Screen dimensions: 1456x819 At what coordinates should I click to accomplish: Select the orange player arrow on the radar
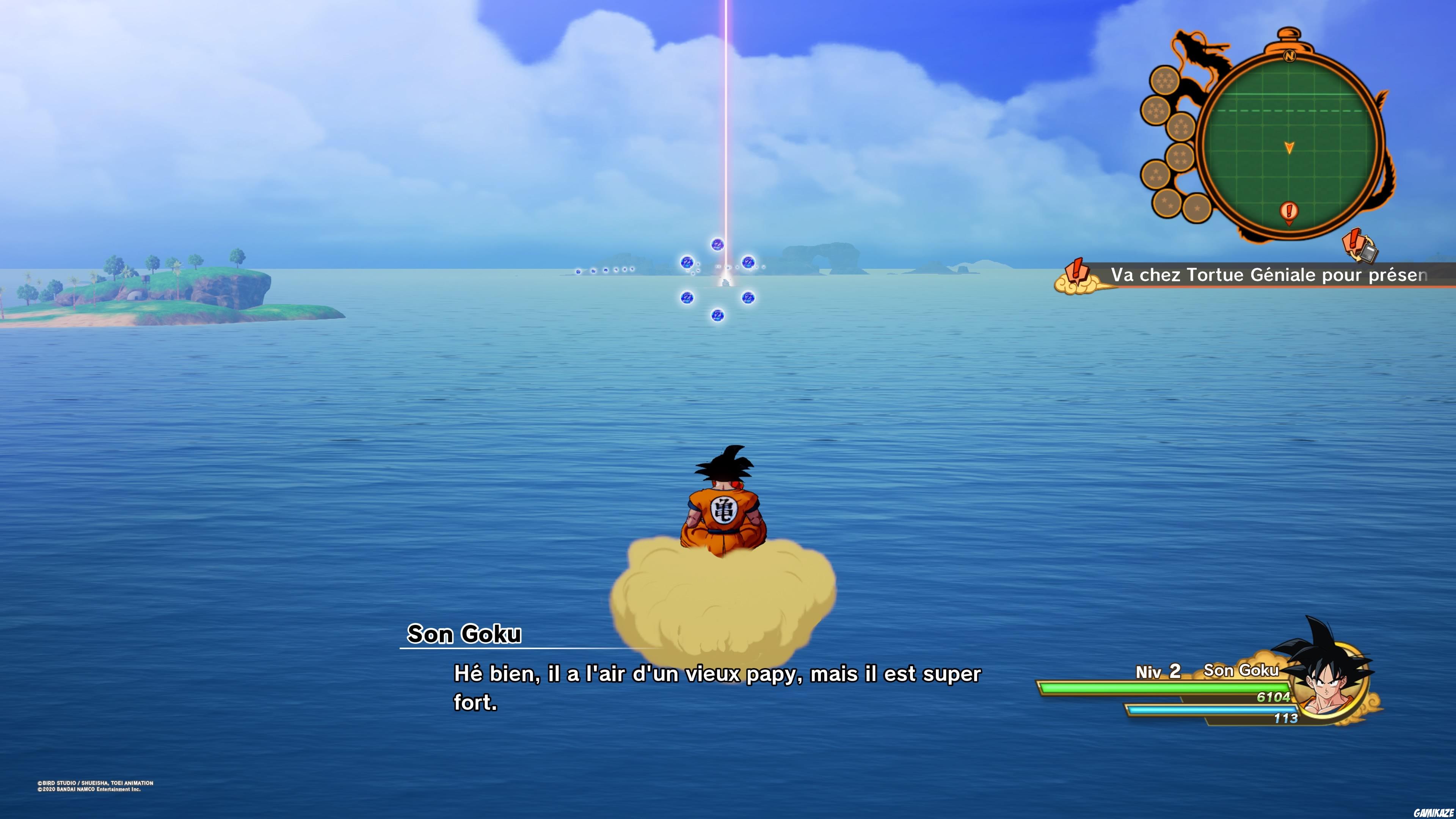tap(1289, 148)
